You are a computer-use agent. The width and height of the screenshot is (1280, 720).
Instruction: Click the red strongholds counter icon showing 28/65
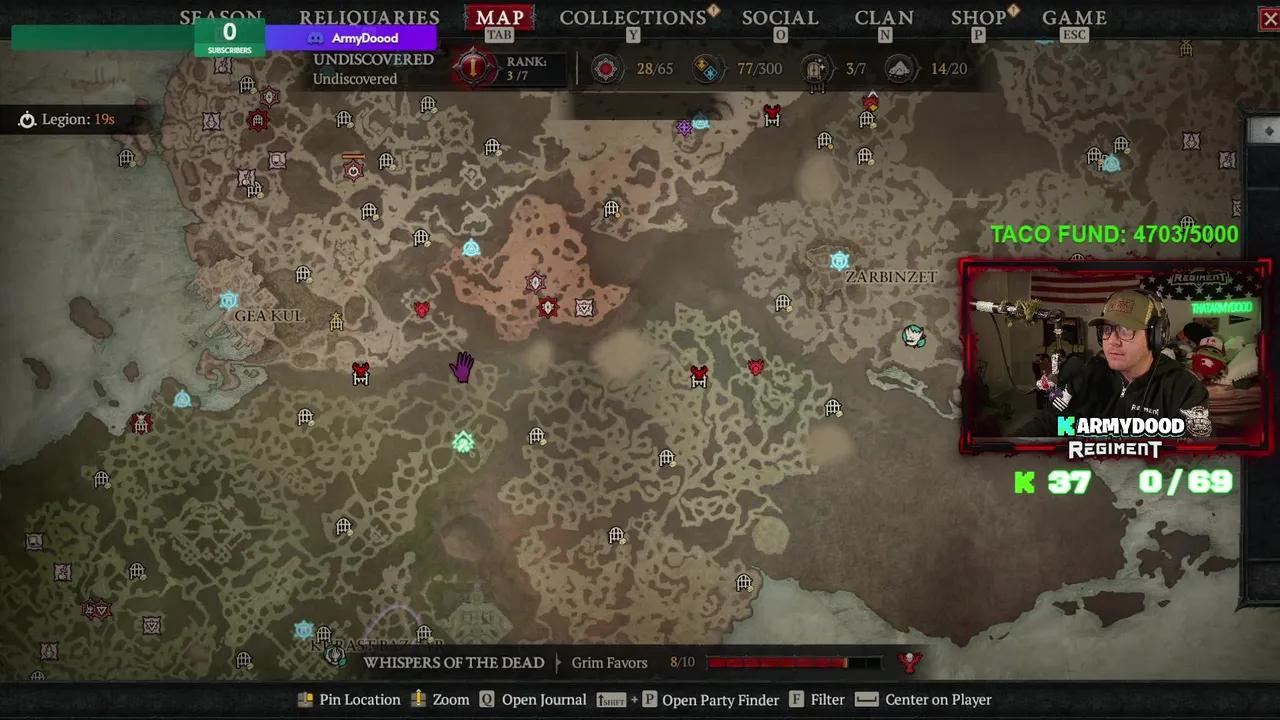coord(607,68)
